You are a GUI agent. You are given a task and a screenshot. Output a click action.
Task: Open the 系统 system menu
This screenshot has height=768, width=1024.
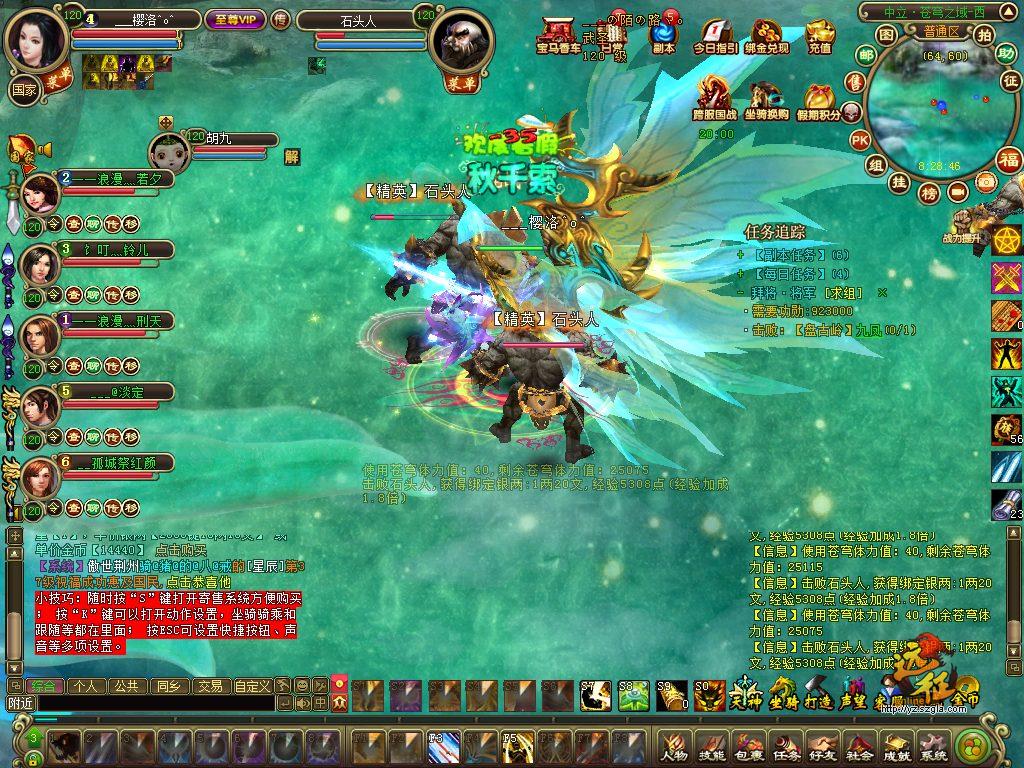933,748
